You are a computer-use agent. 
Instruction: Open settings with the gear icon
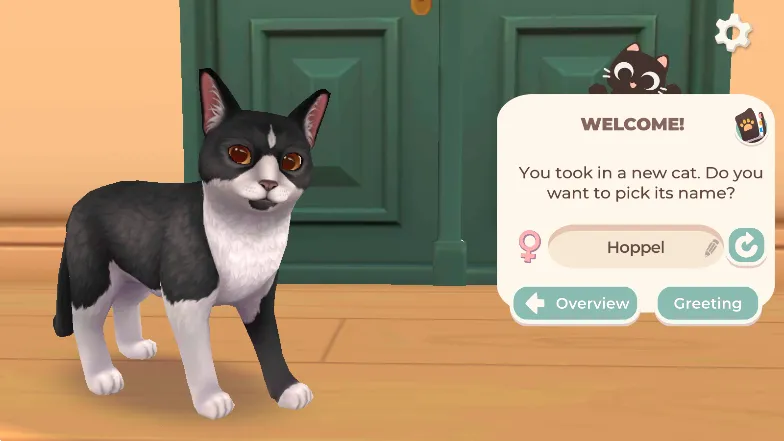pos(733,33)
